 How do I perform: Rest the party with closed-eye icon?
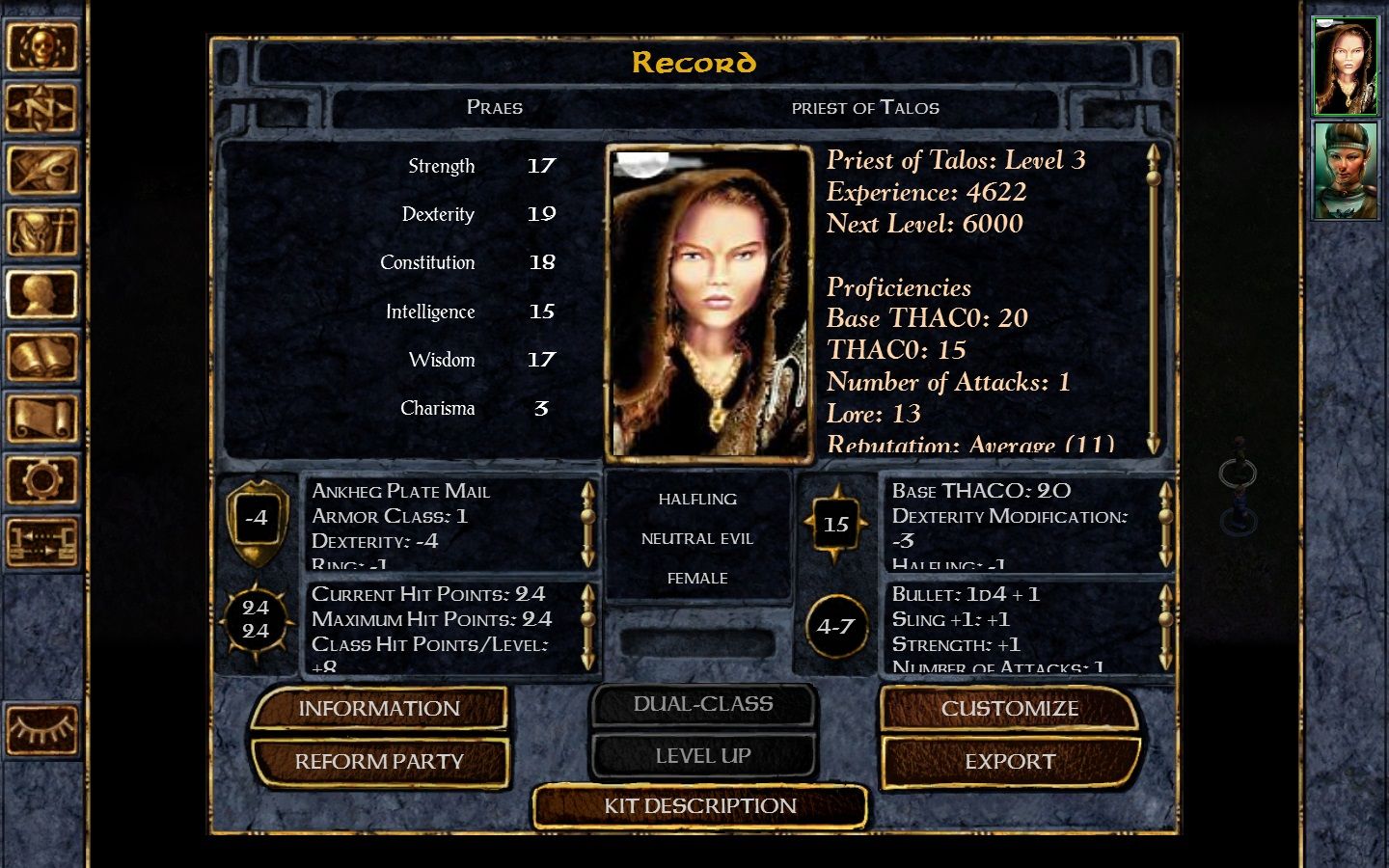(x=41, y=730)
